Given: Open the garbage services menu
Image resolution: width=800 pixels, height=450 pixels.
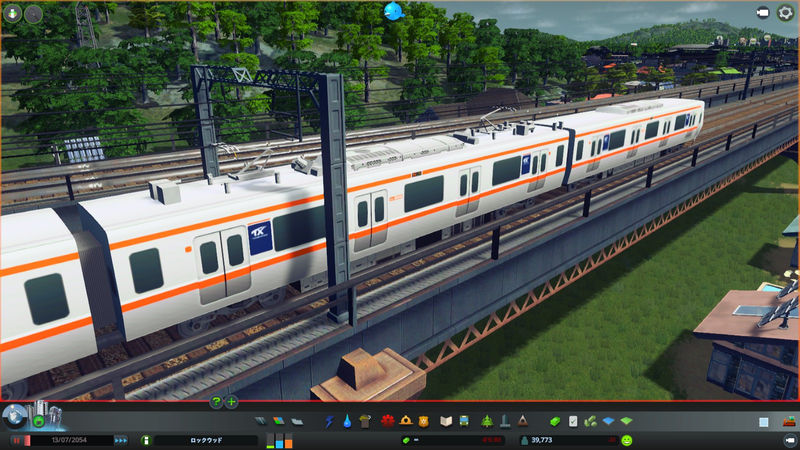Looking at the screenshot, I should coord(364,421).
